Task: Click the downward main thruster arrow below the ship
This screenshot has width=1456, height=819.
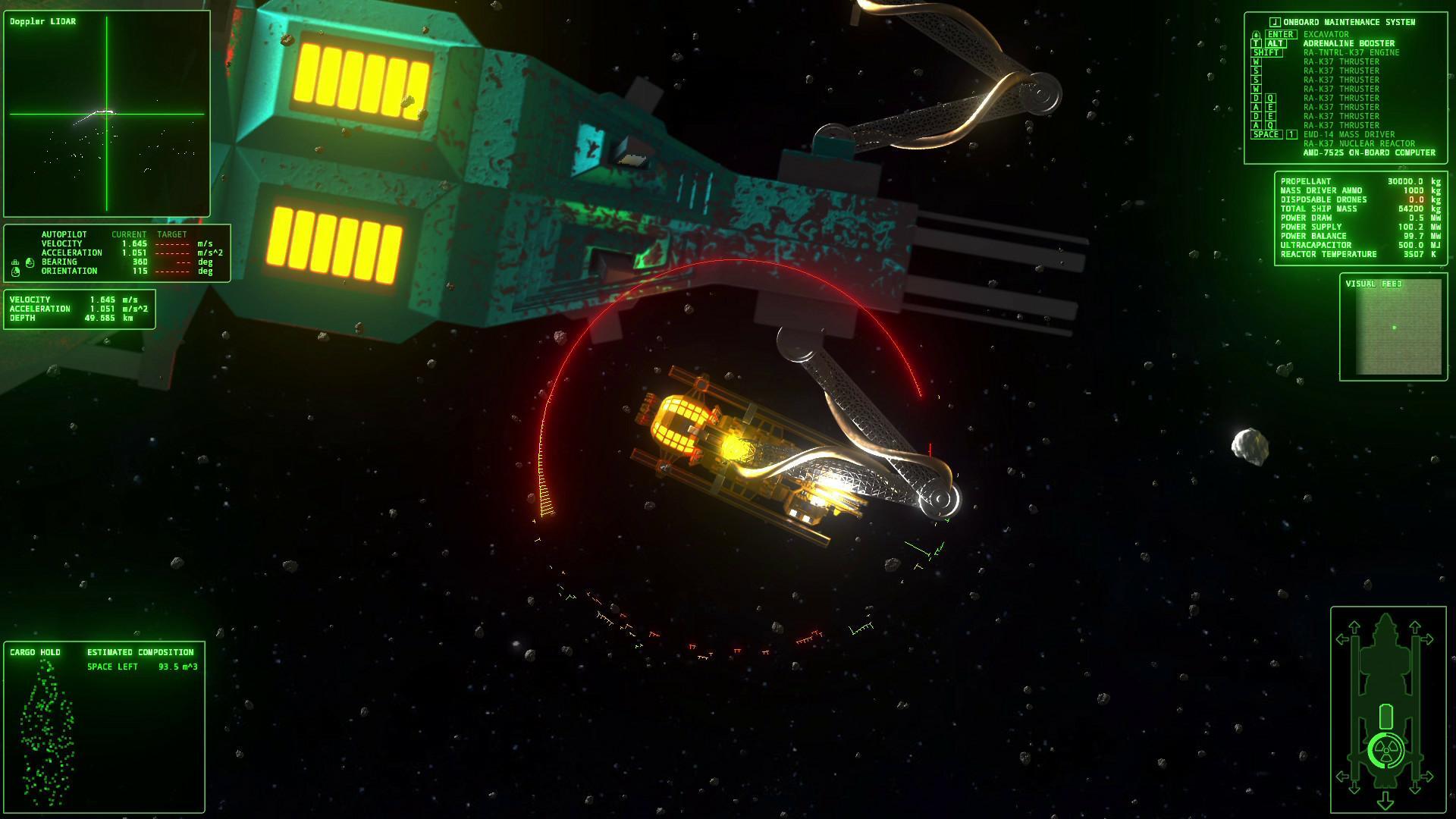Action: tap(1385, 802)
